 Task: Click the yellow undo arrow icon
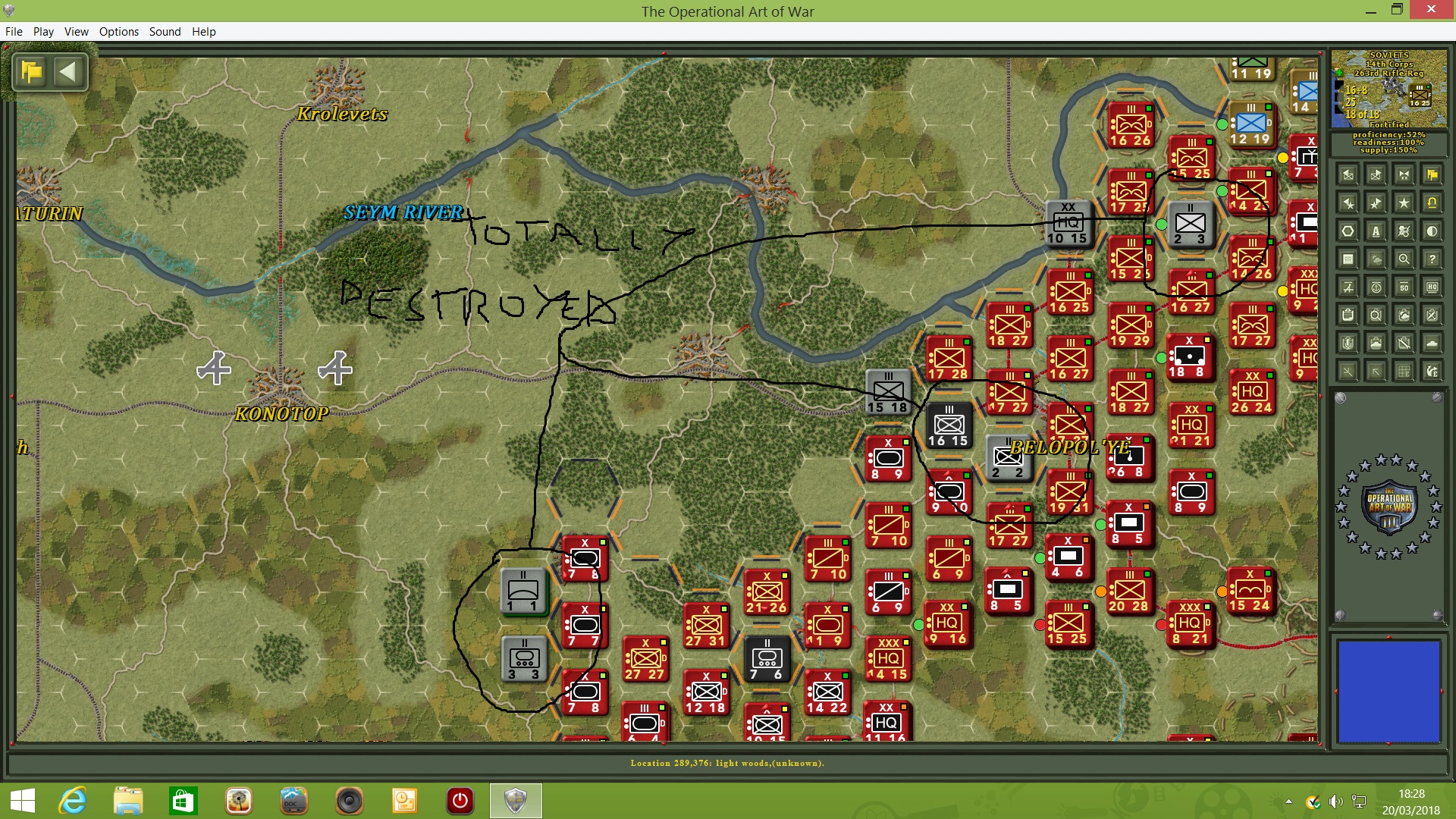pyautogui.click(x=1432, y=202)
